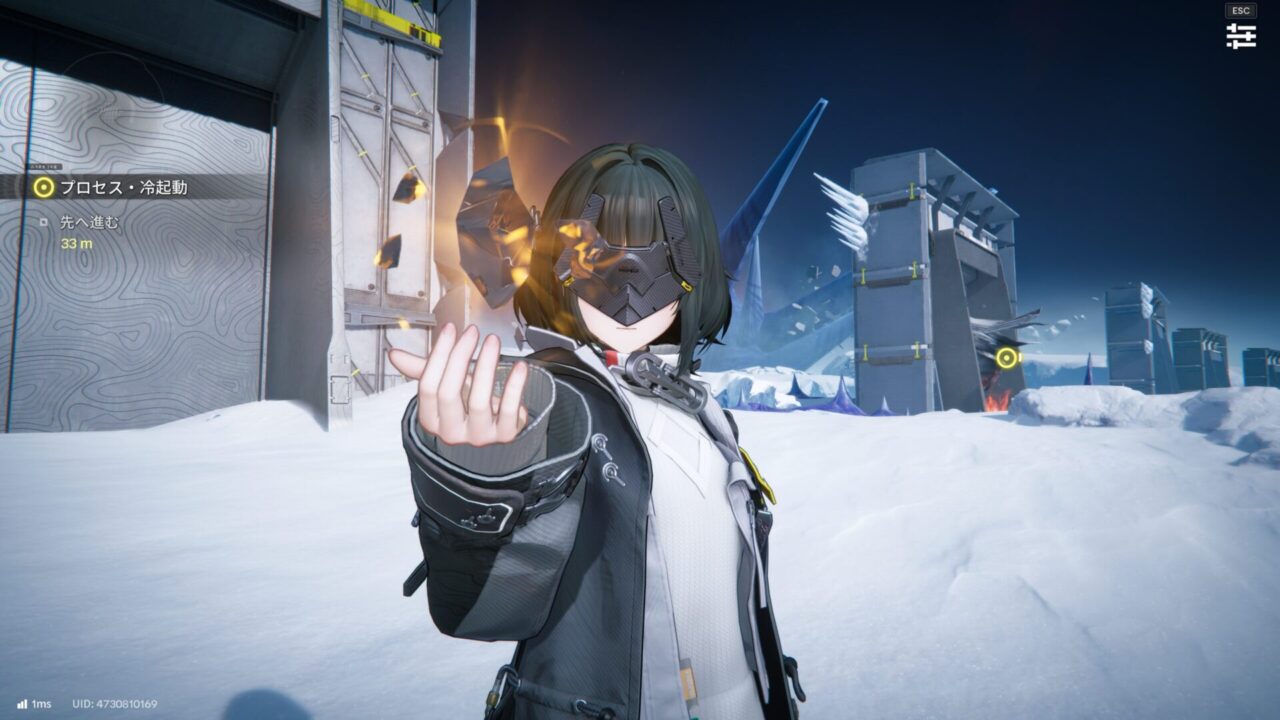Open the settings sliders menu icon
This screenshot has width=1280, height=720.
1241,36
